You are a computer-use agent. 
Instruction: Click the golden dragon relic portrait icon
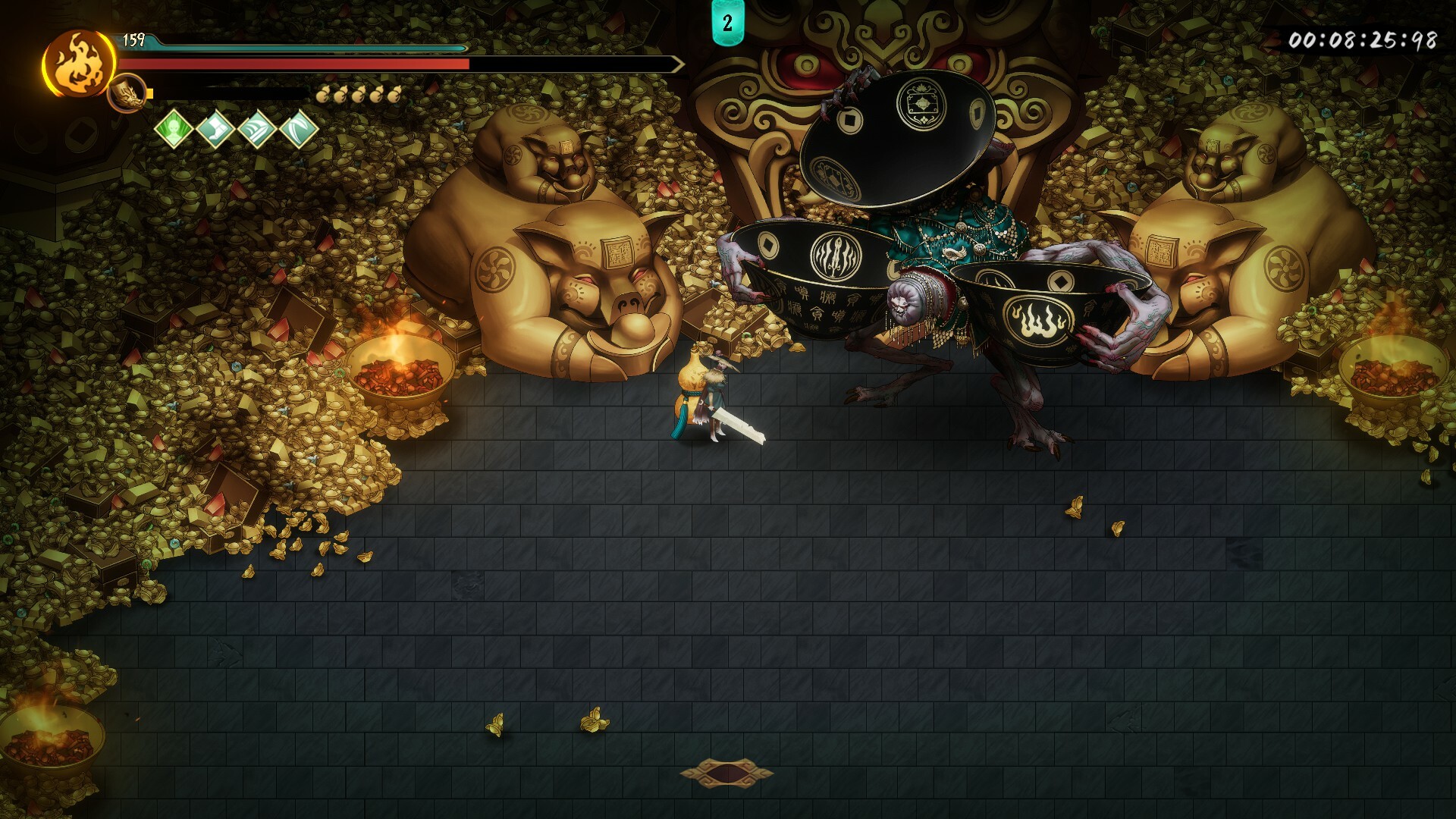click(x=125, y=93)
